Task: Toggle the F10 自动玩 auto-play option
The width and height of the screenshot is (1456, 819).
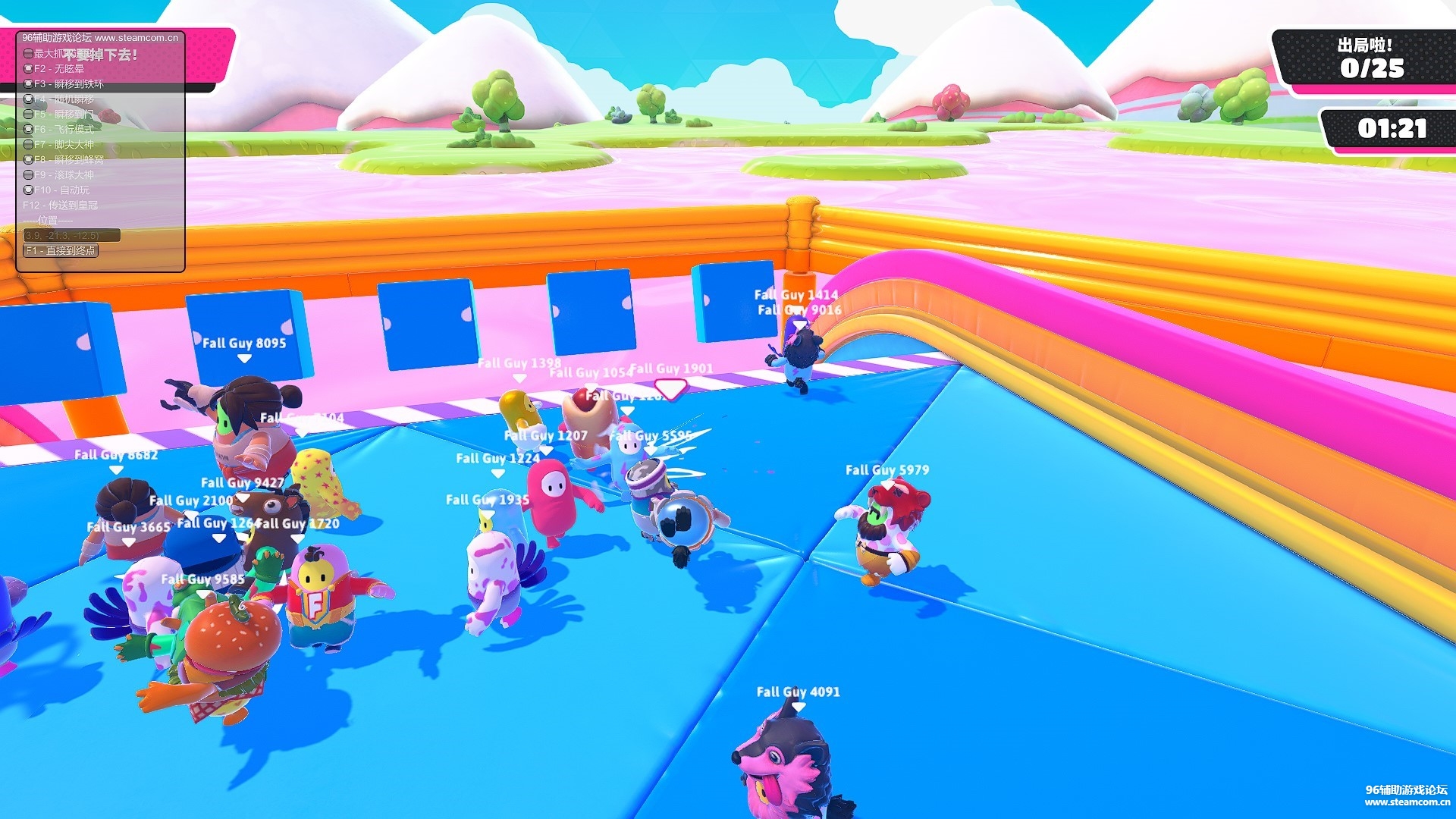Action: tap(28, 190)
